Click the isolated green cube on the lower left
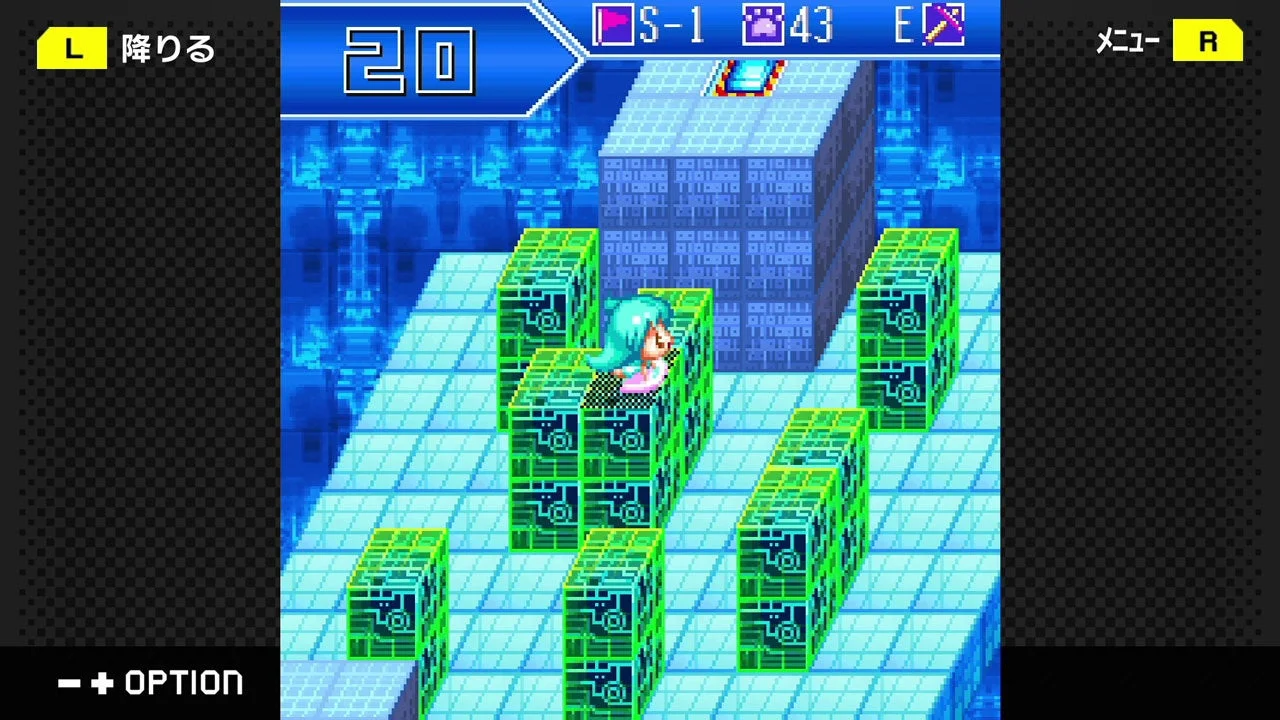The width and height of the screenshot is (1280, 720). point(398,593)
